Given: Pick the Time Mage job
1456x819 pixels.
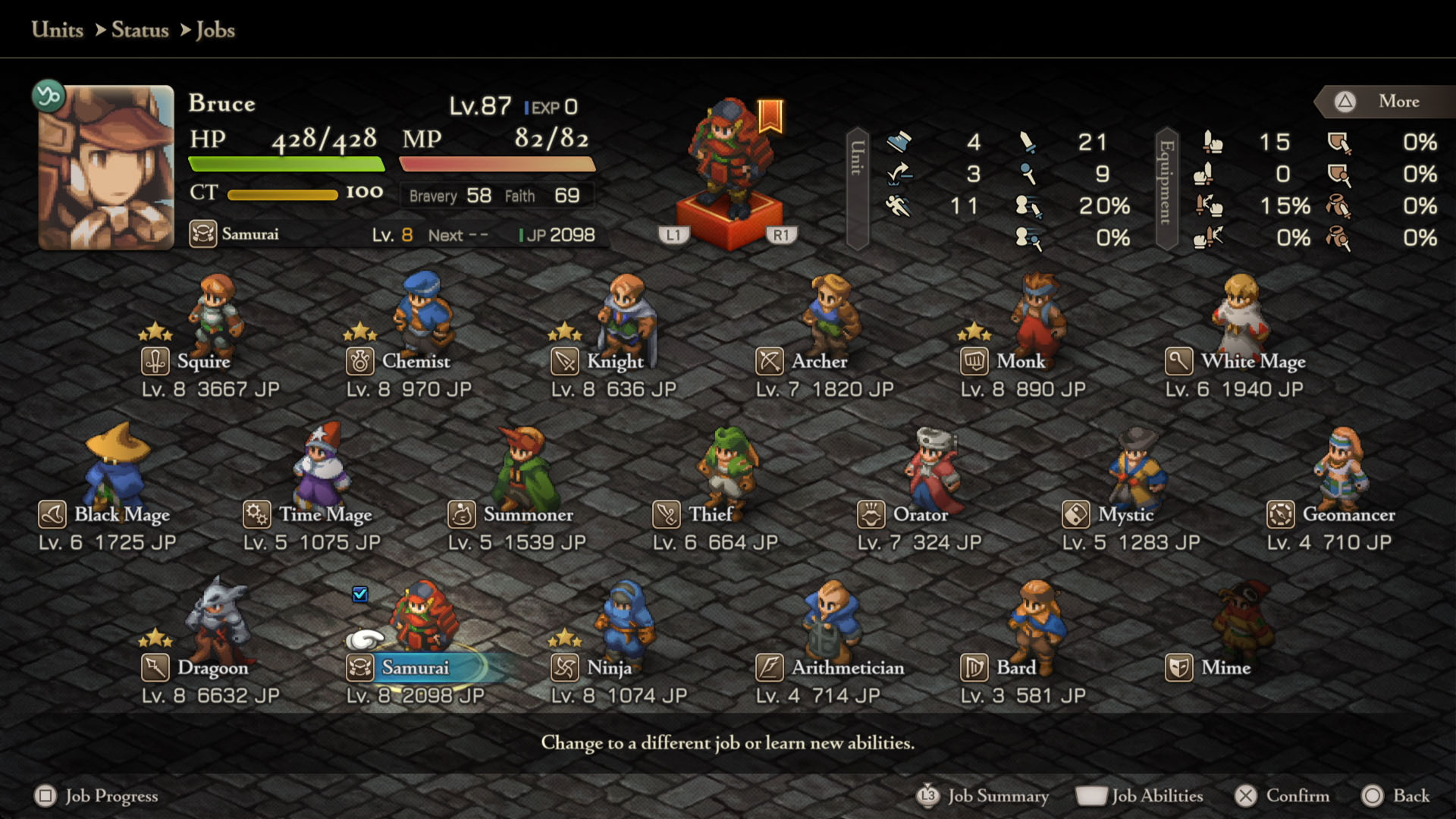Looking at the screenshot, I should coord(325,515).
